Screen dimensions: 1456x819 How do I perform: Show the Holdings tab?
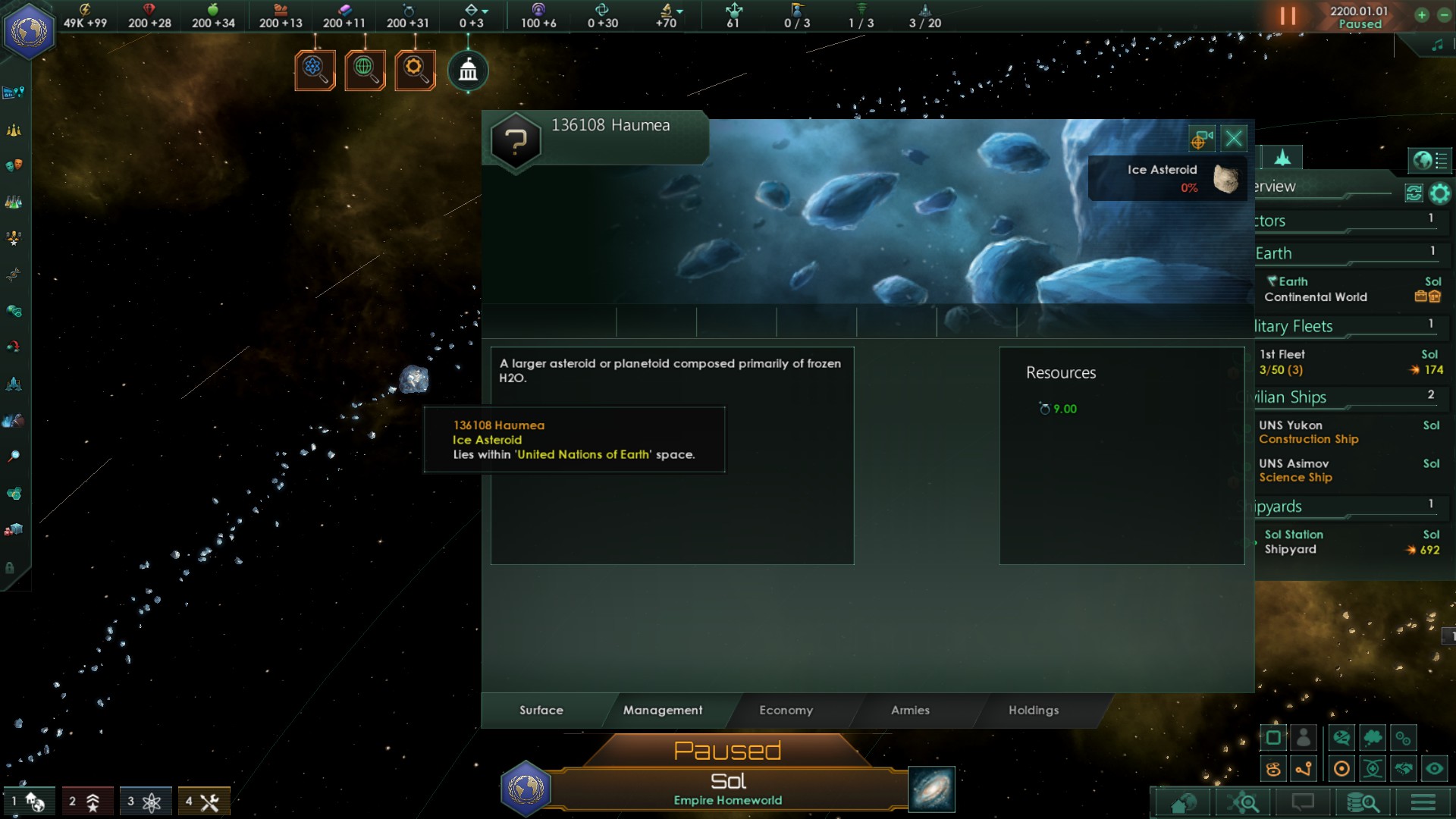click(x=1033, y=711)
